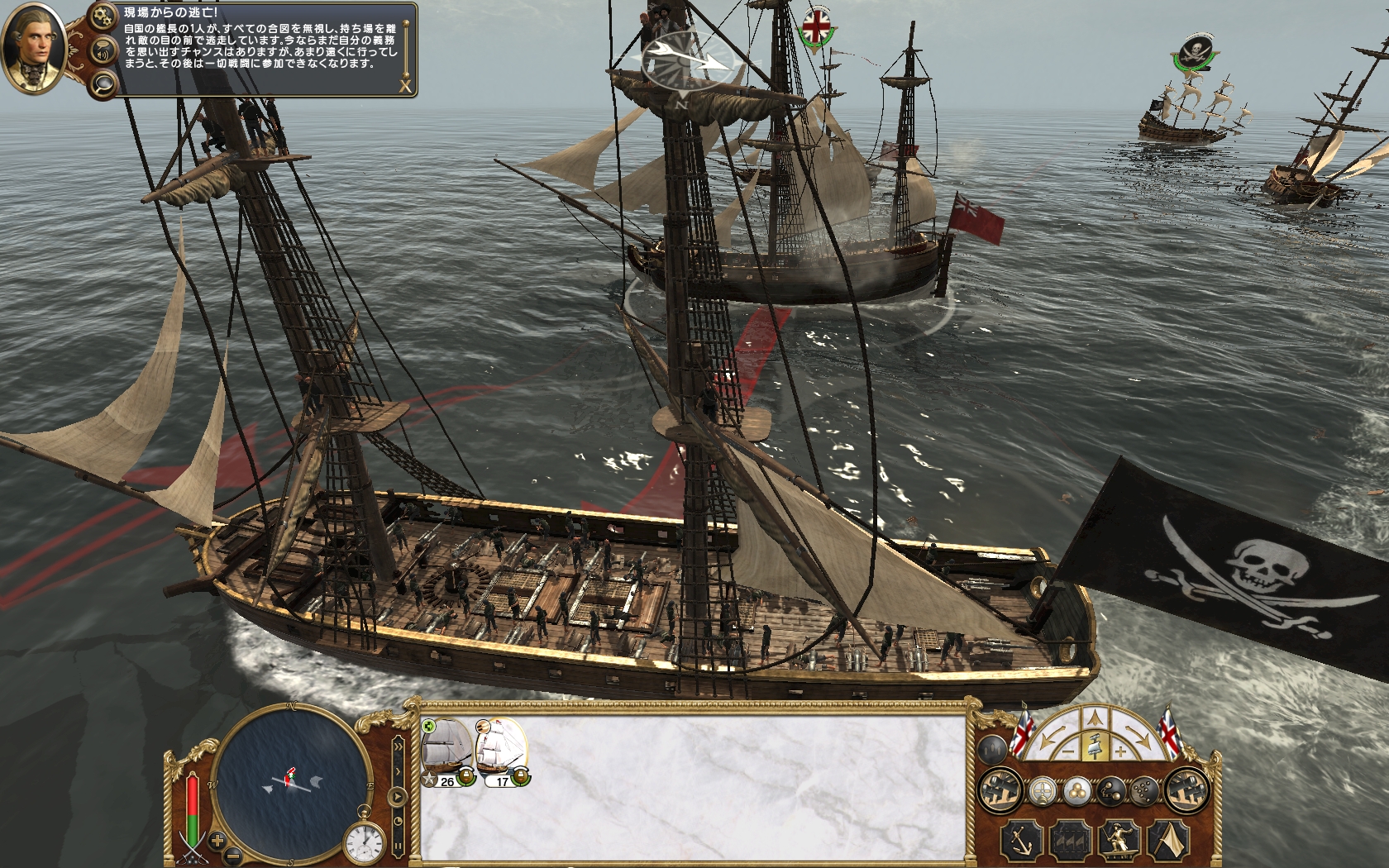Close the advisor message with the X

(x=405, y=85)
